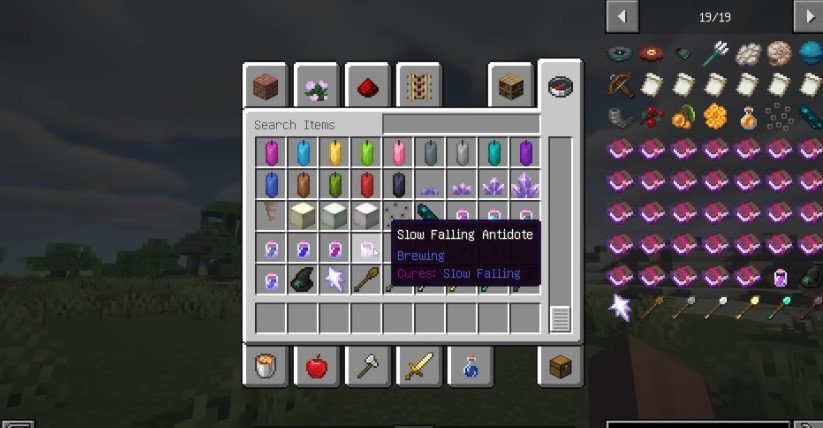Open the bookshelf tab
The width and height of the screenshot is (823, 428).
pos(510,87)
